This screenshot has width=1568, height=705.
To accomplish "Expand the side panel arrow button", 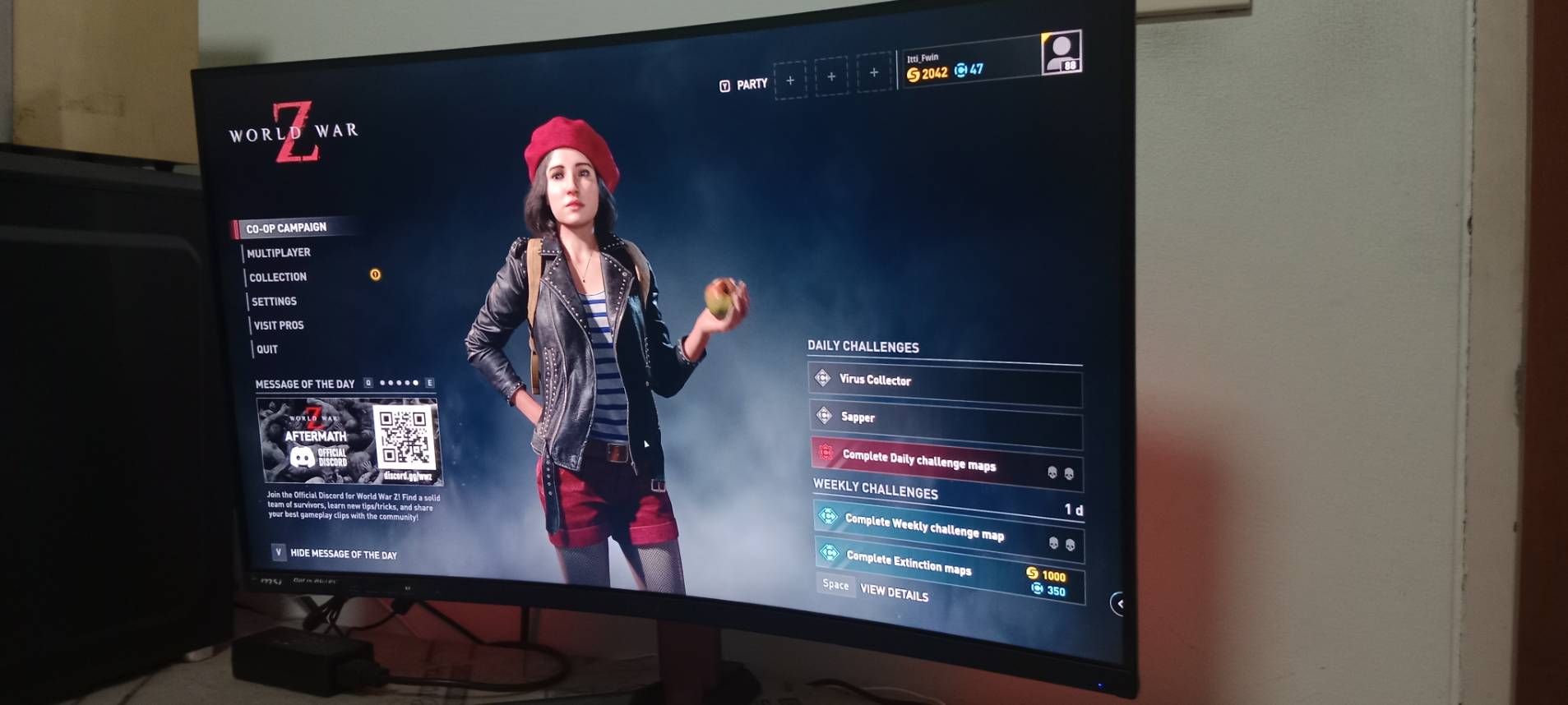I will click(x=1118, y=604).
